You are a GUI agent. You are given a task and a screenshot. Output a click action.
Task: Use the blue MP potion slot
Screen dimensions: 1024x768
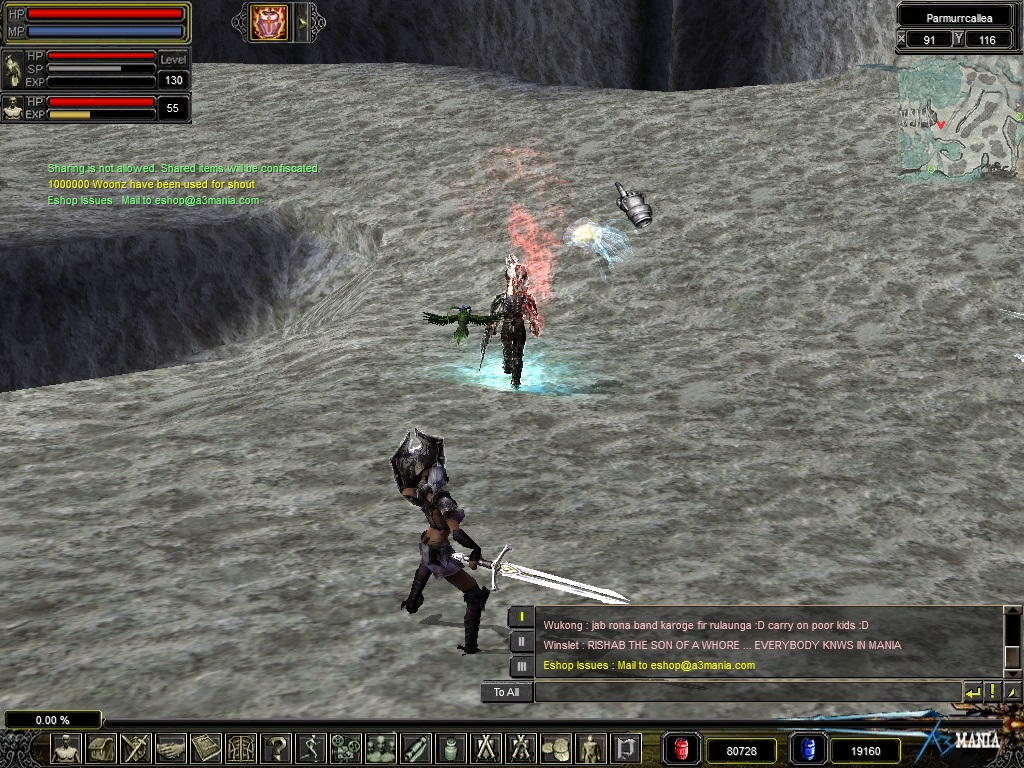[x=807, y=749]
